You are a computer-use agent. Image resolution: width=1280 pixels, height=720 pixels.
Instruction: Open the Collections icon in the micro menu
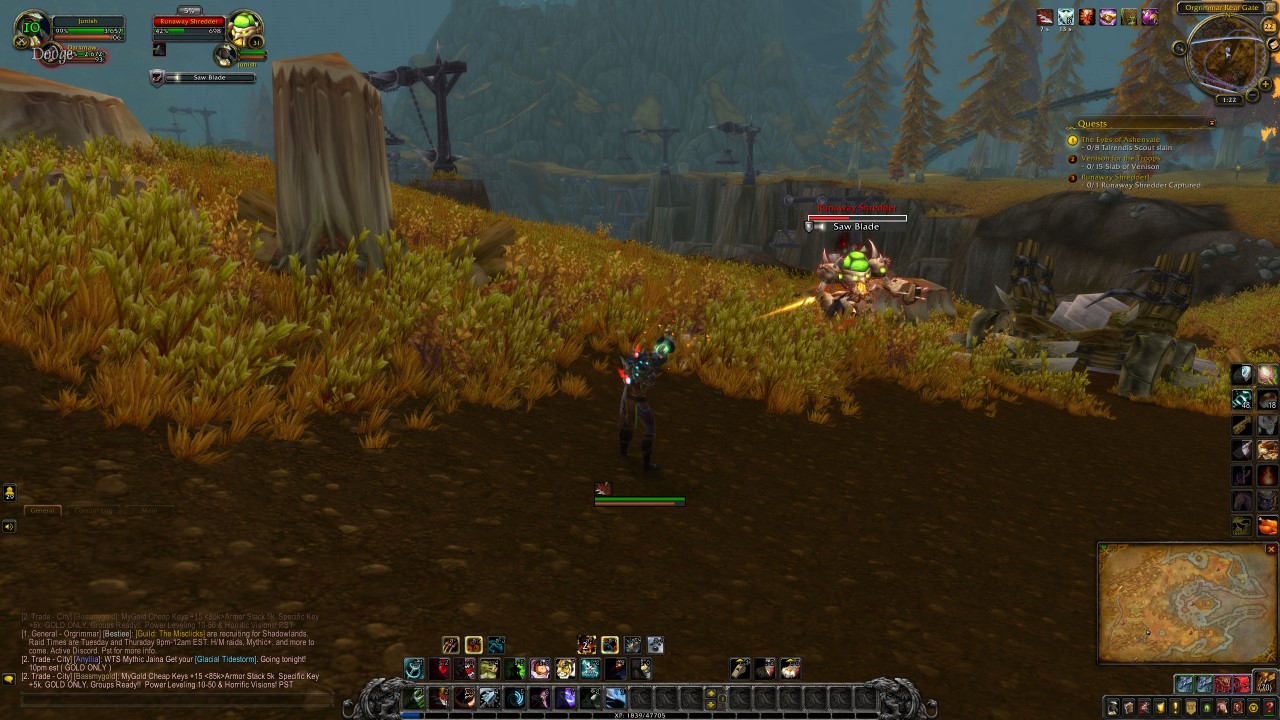tap(1221, 706)
